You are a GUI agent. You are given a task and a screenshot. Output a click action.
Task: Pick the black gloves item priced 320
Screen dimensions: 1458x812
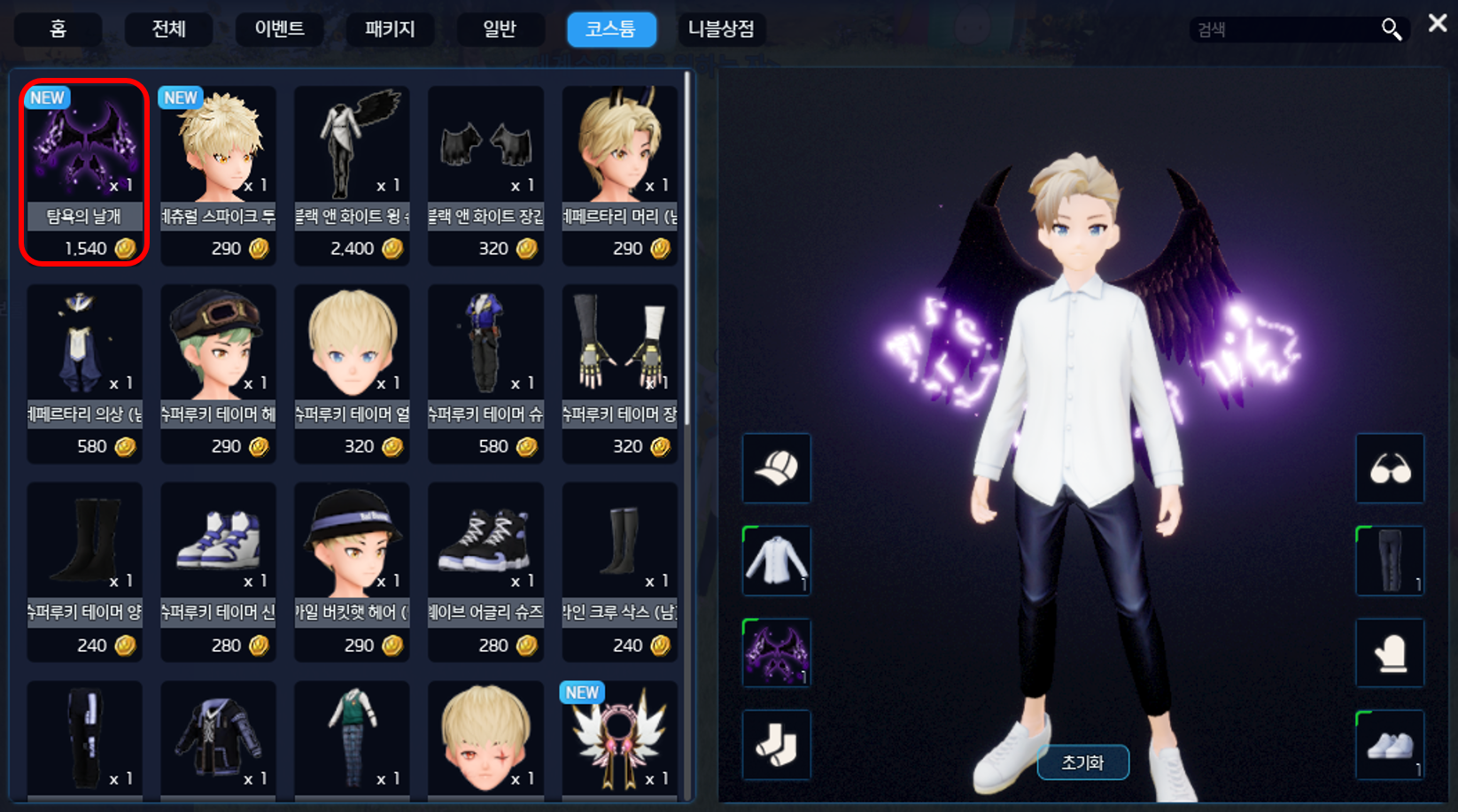coord(485,173)
